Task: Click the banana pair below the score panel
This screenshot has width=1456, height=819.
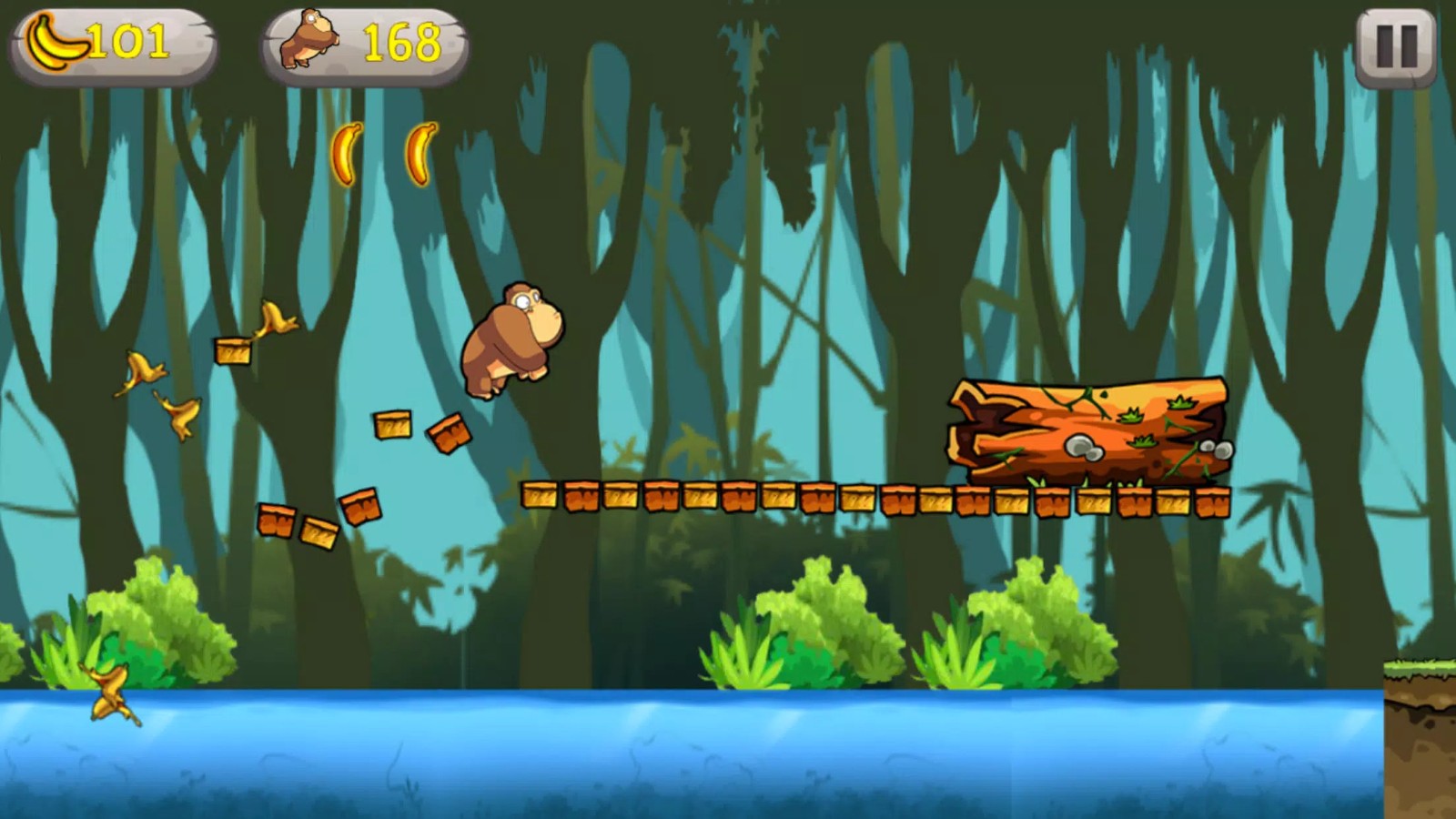Action: [382, 155]
